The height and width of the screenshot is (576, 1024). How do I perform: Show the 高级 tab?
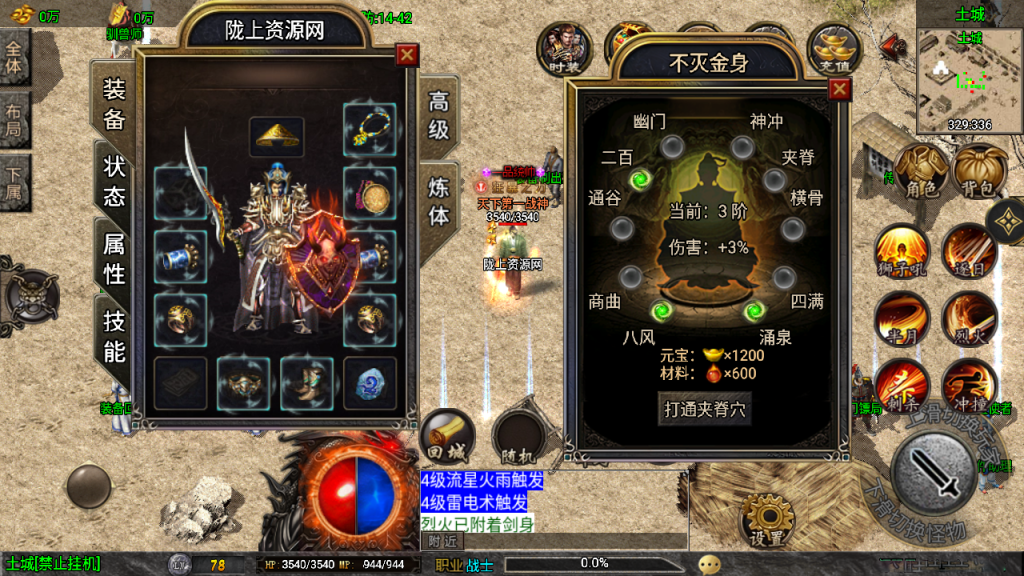point(439,116)
